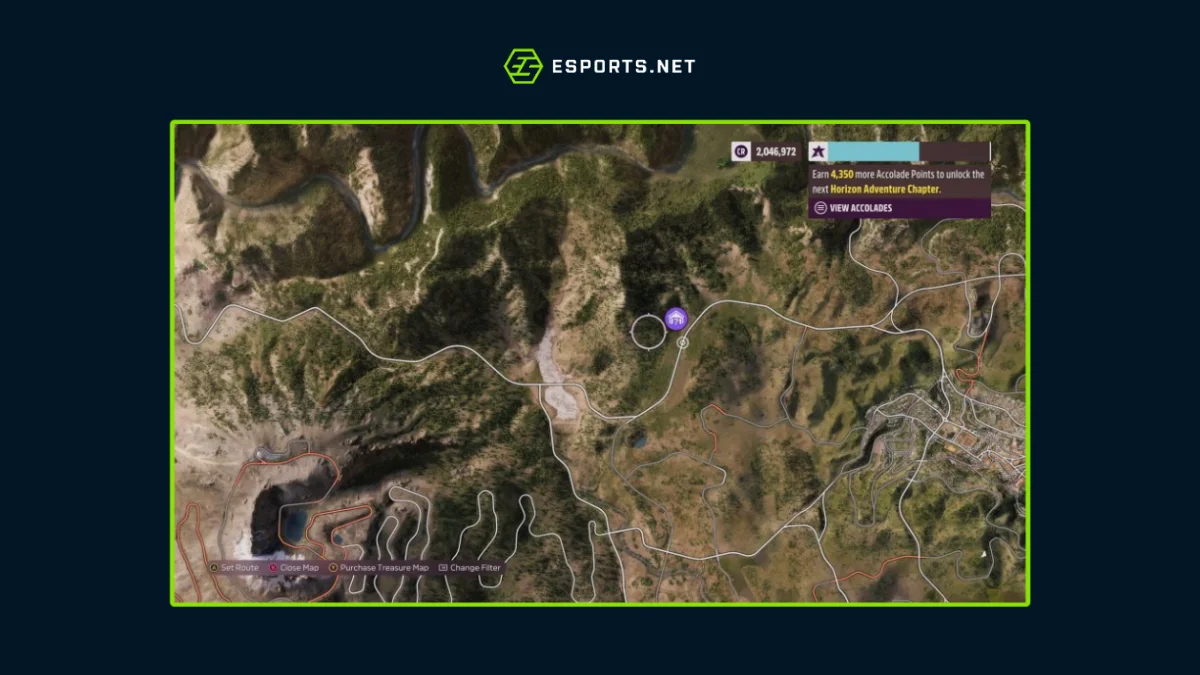1200x675 pixels.
Task: Close the map with Close Map
Action: [293, 568]
